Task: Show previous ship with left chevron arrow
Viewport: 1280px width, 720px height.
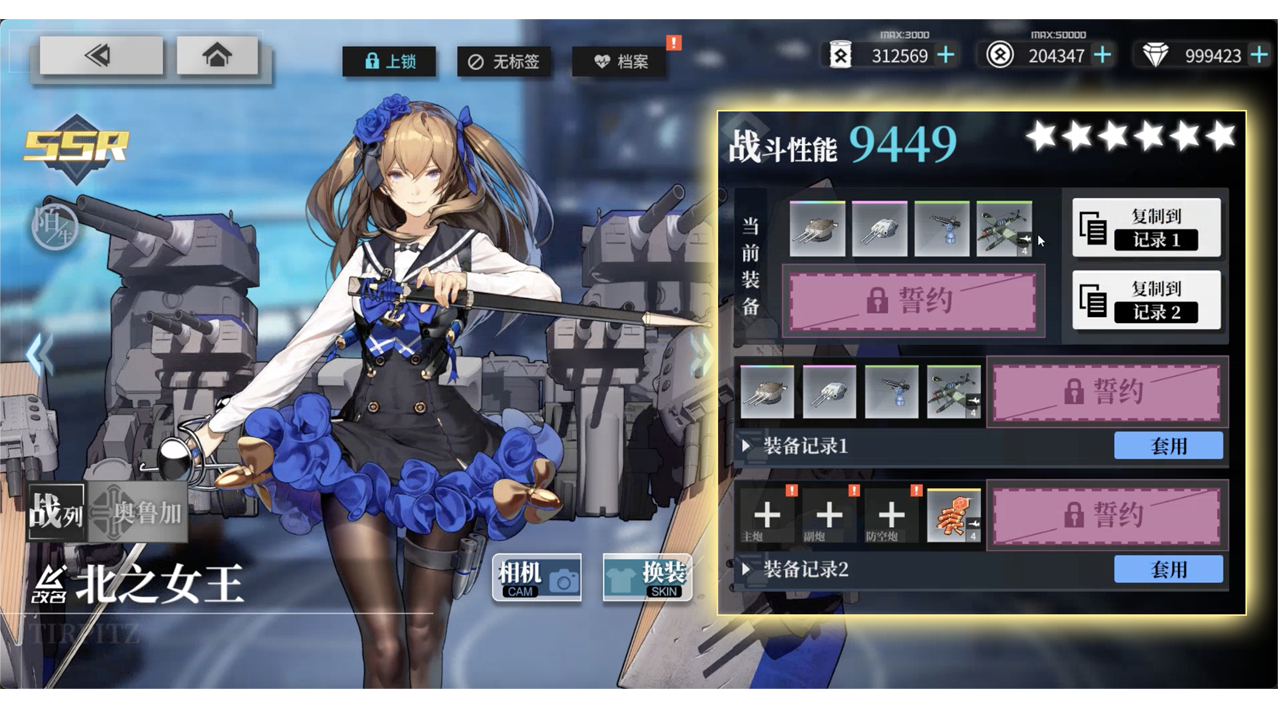Action: (38, 355)
